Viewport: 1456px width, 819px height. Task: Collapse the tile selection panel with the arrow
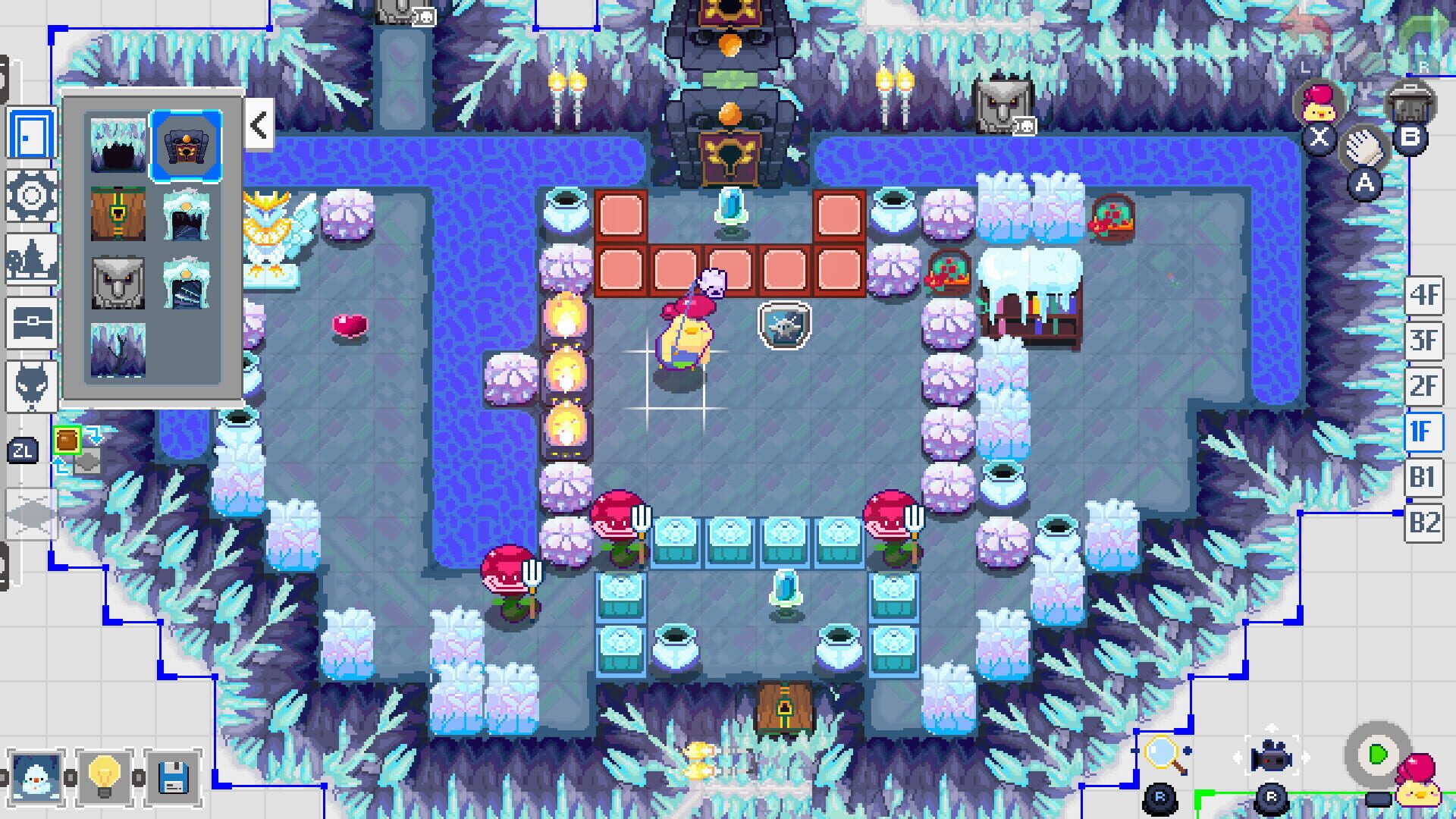pyautogui.click(x=260, y=126)
